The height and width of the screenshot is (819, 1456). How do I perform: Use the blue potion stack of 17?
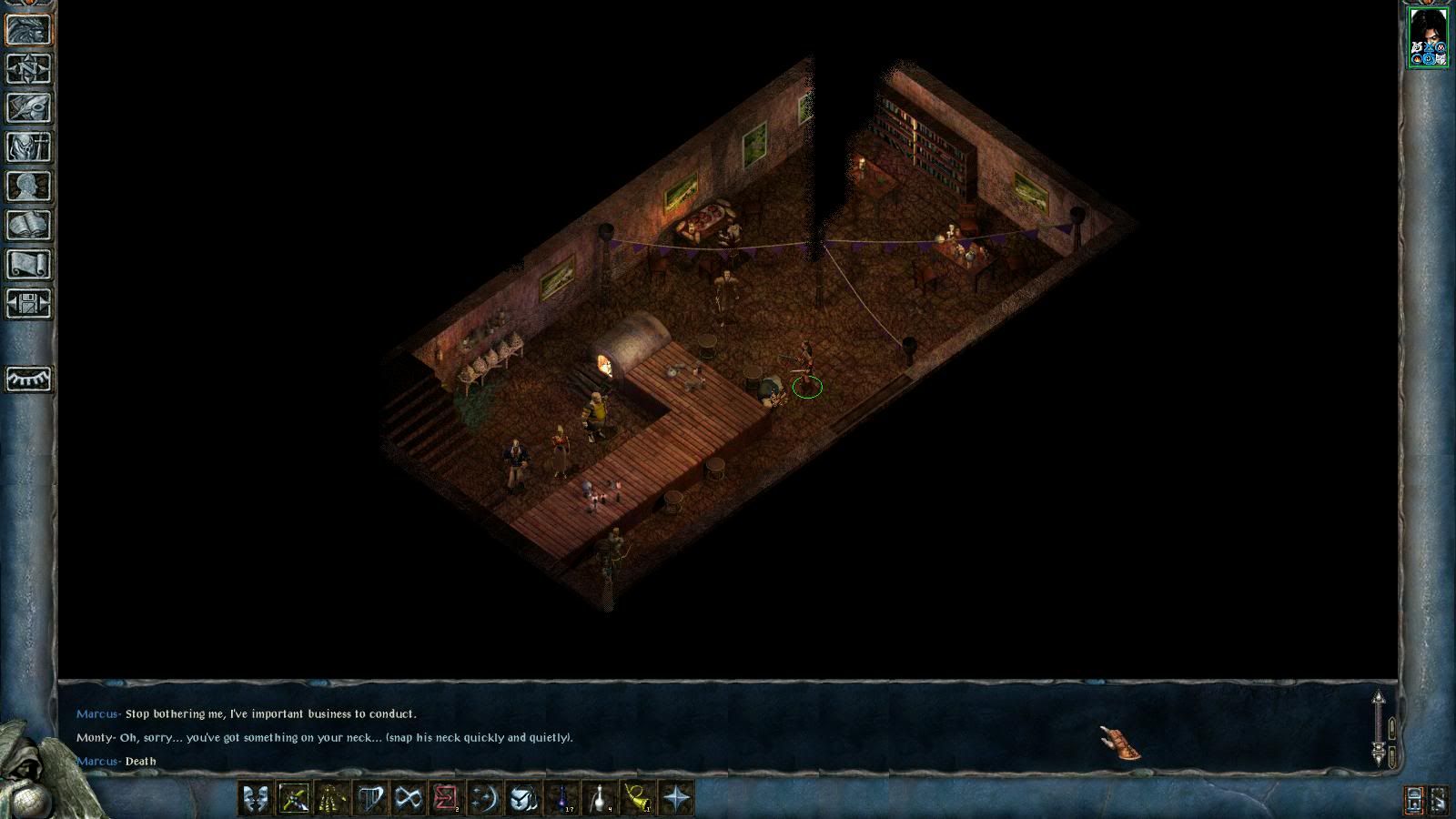click(561, 798)
